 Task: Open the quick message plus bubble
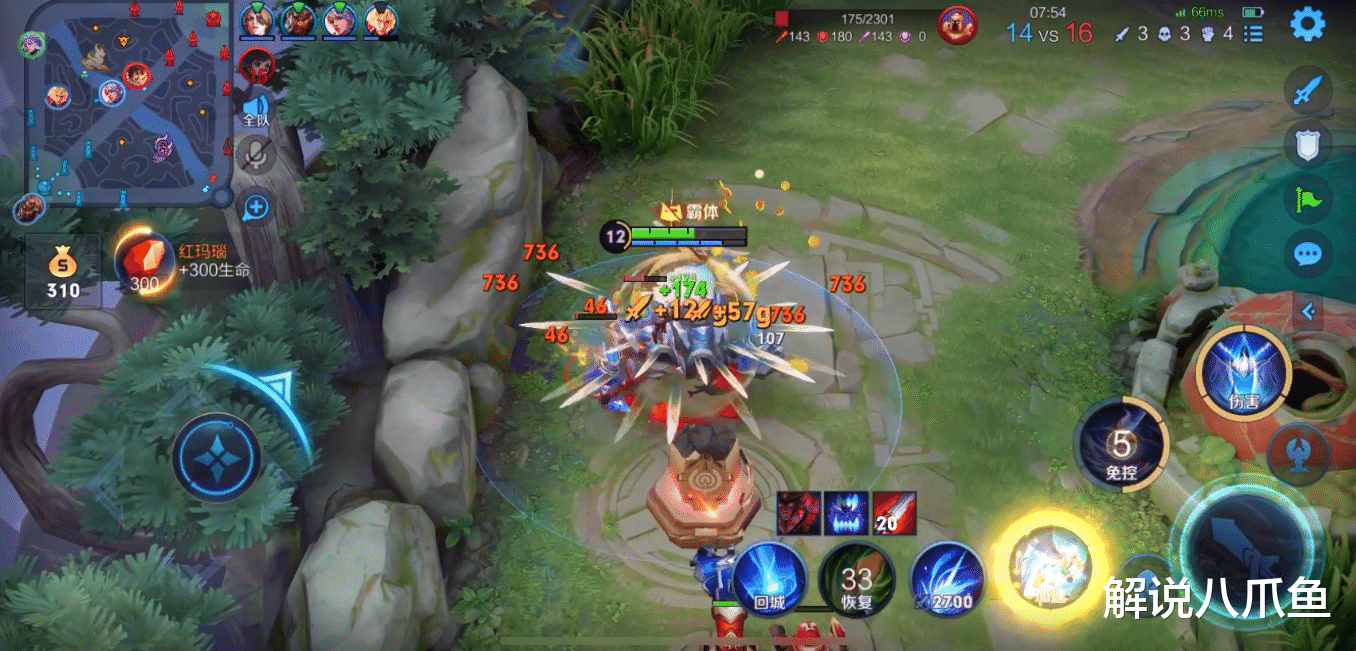[x=257, y=208]
